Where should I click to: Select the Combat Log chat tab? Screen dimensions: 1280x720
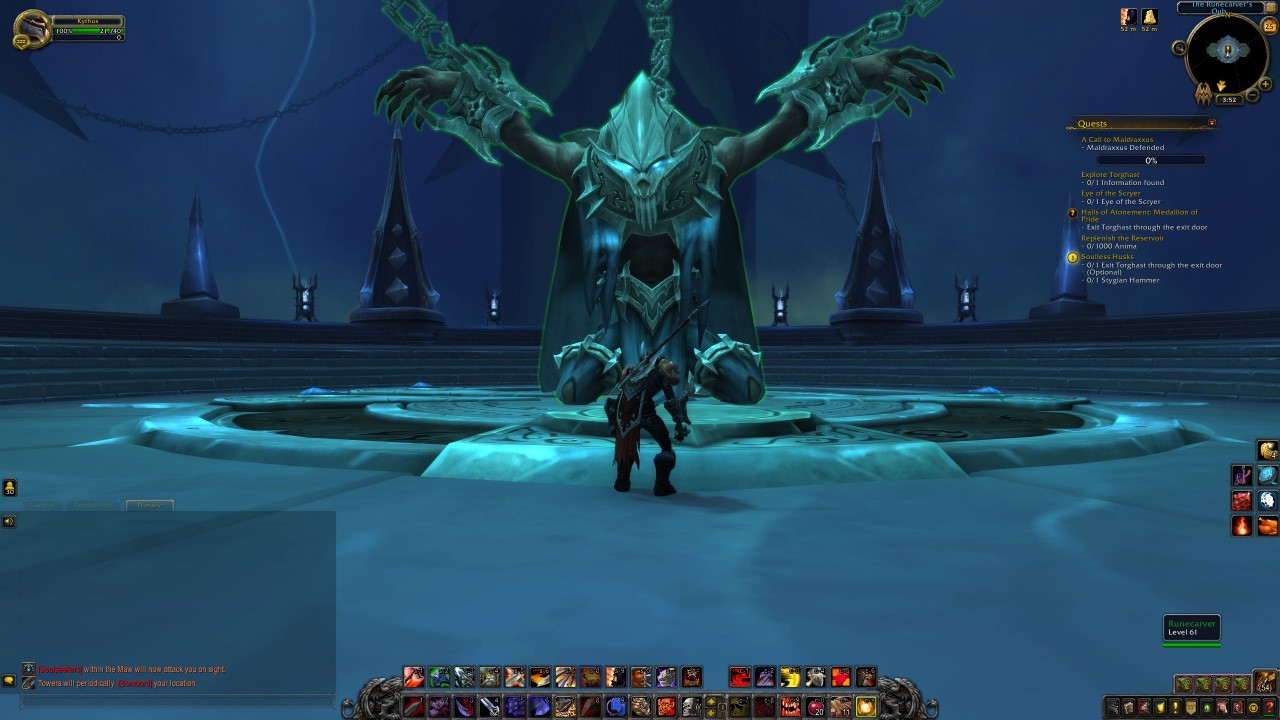(x=93, y=505)
